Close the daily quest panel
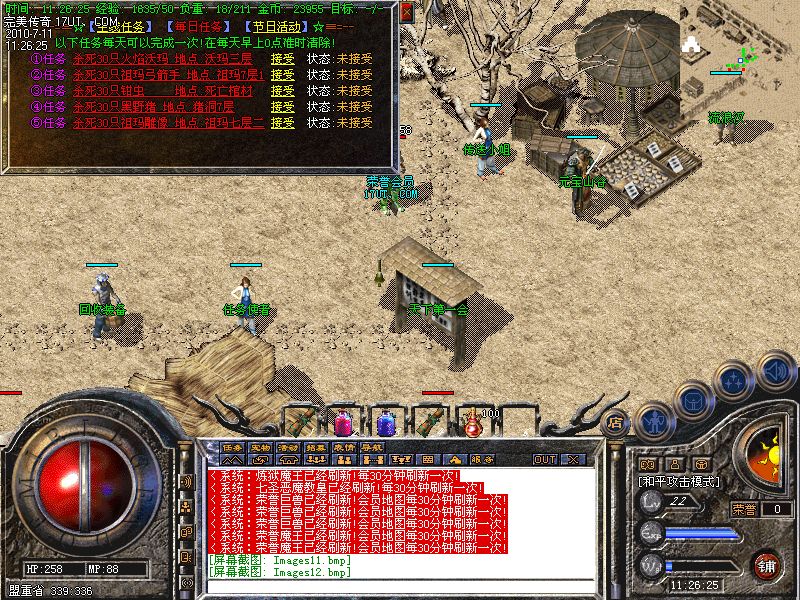The height and width of the screenshot is (600, 800). click(406, 11)
